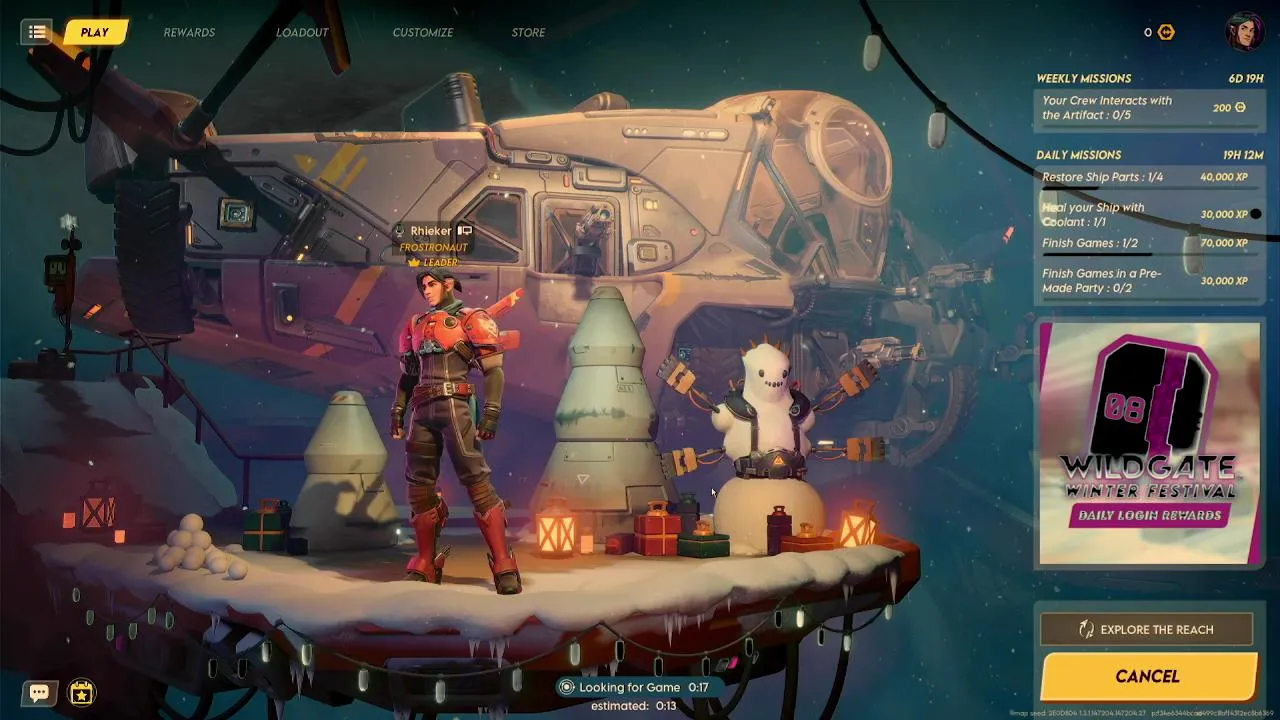
Task: Open the currency balance coin icon
Action: click(1166, 32)
